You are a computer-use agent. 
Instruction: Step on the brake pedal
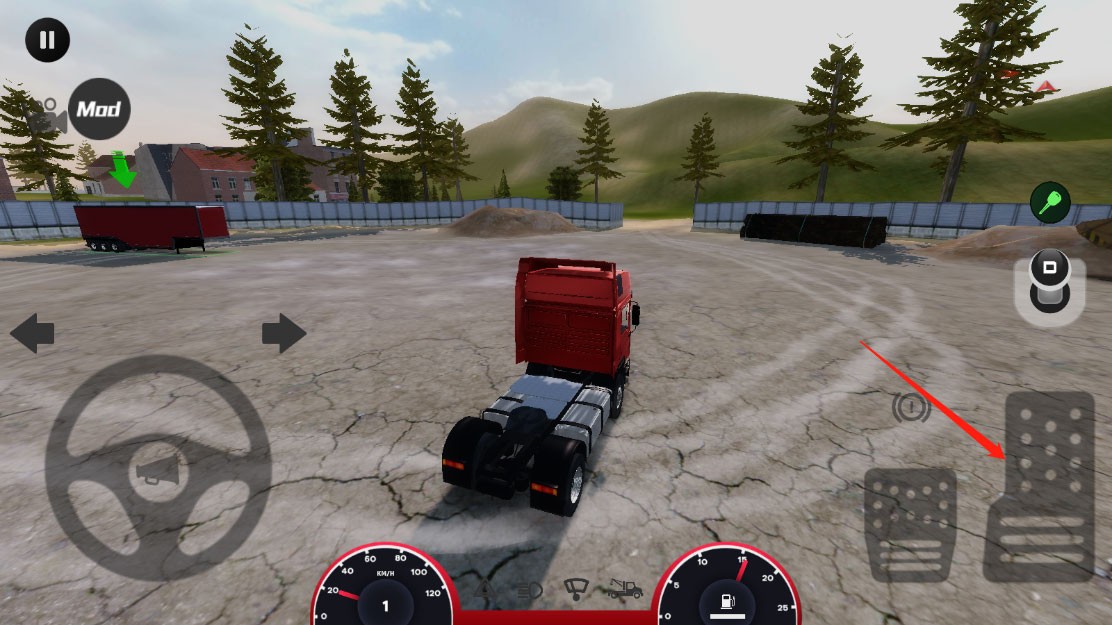(x=909, y=523)
